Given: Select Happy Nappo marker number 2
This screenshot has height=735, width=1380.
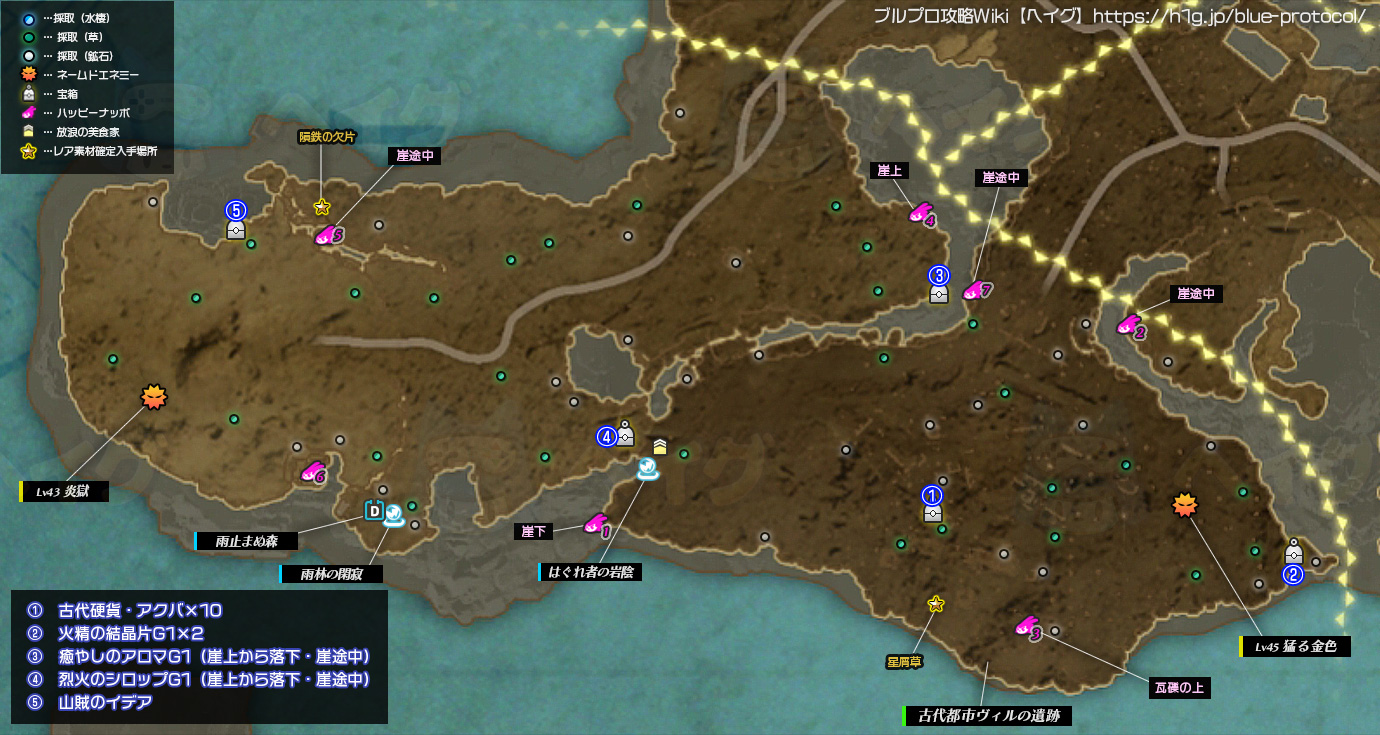Looking at the screenshot, I should tap(1129, 325).
